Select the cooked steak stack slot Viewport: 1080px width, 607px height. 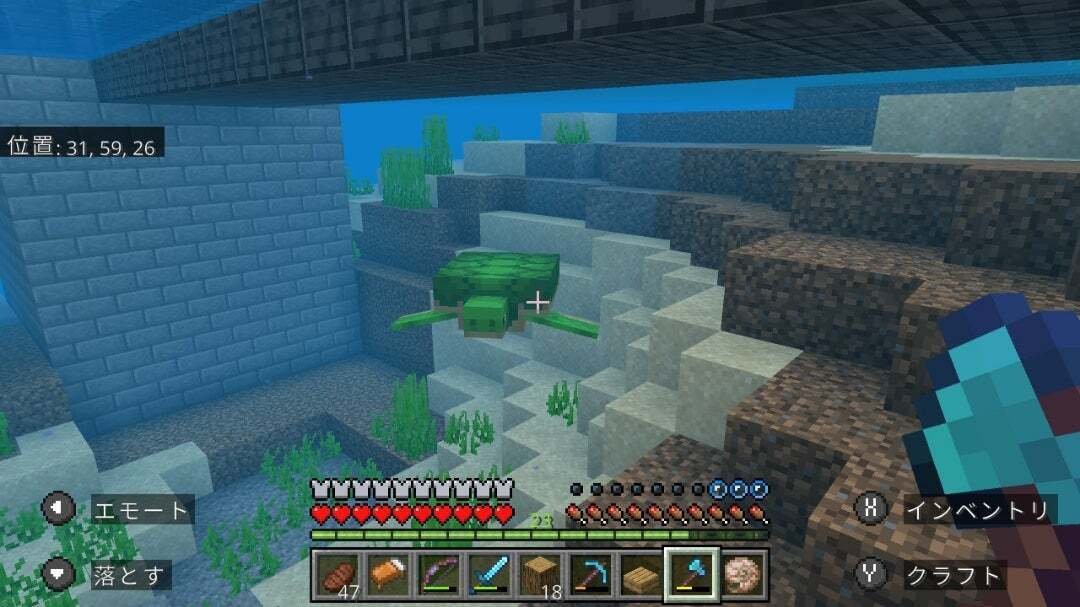[337, 574]
